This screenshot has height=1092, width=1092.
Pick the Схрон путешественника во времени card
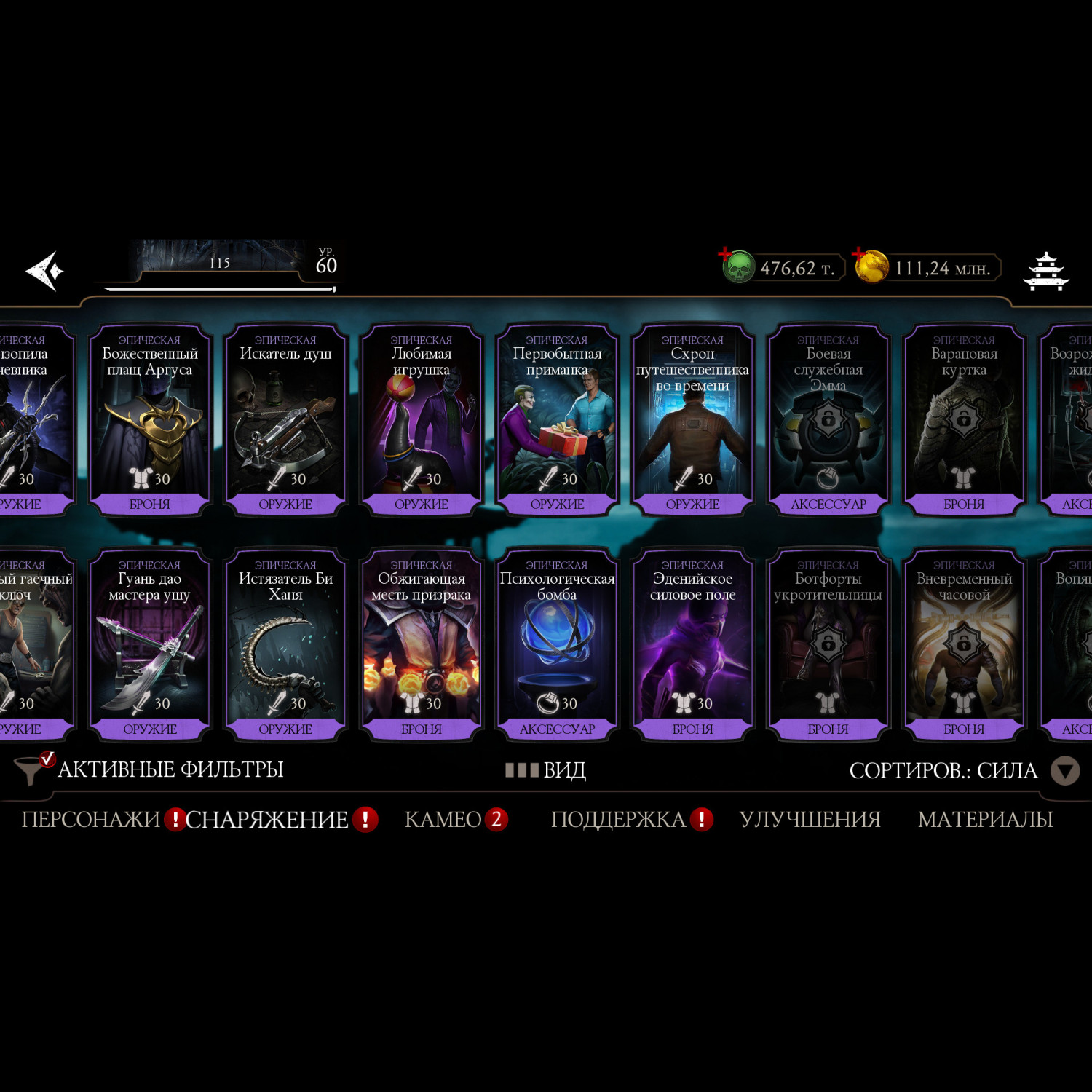692,420
